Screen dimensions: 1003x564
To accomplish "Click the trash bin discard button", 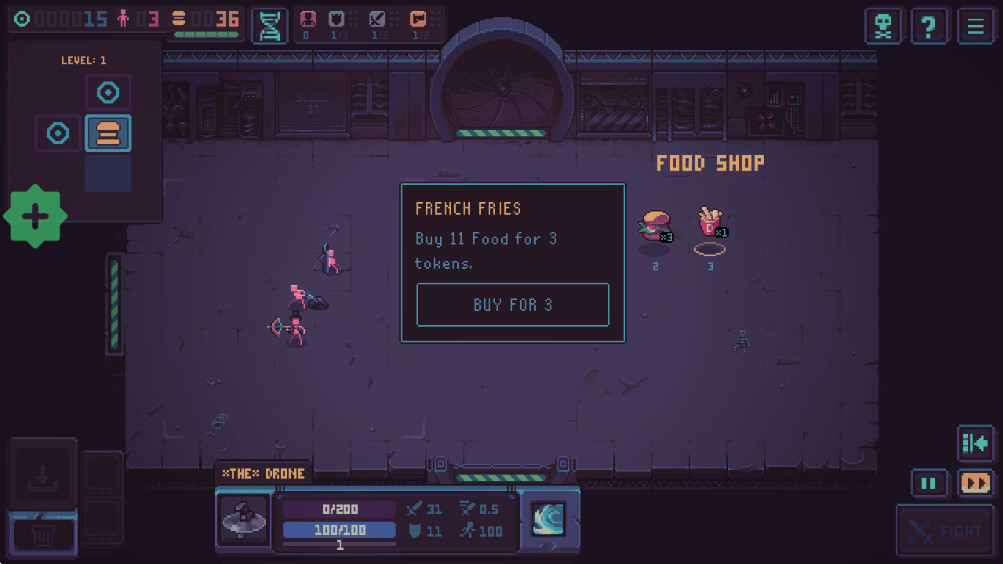I will (42, 534).
